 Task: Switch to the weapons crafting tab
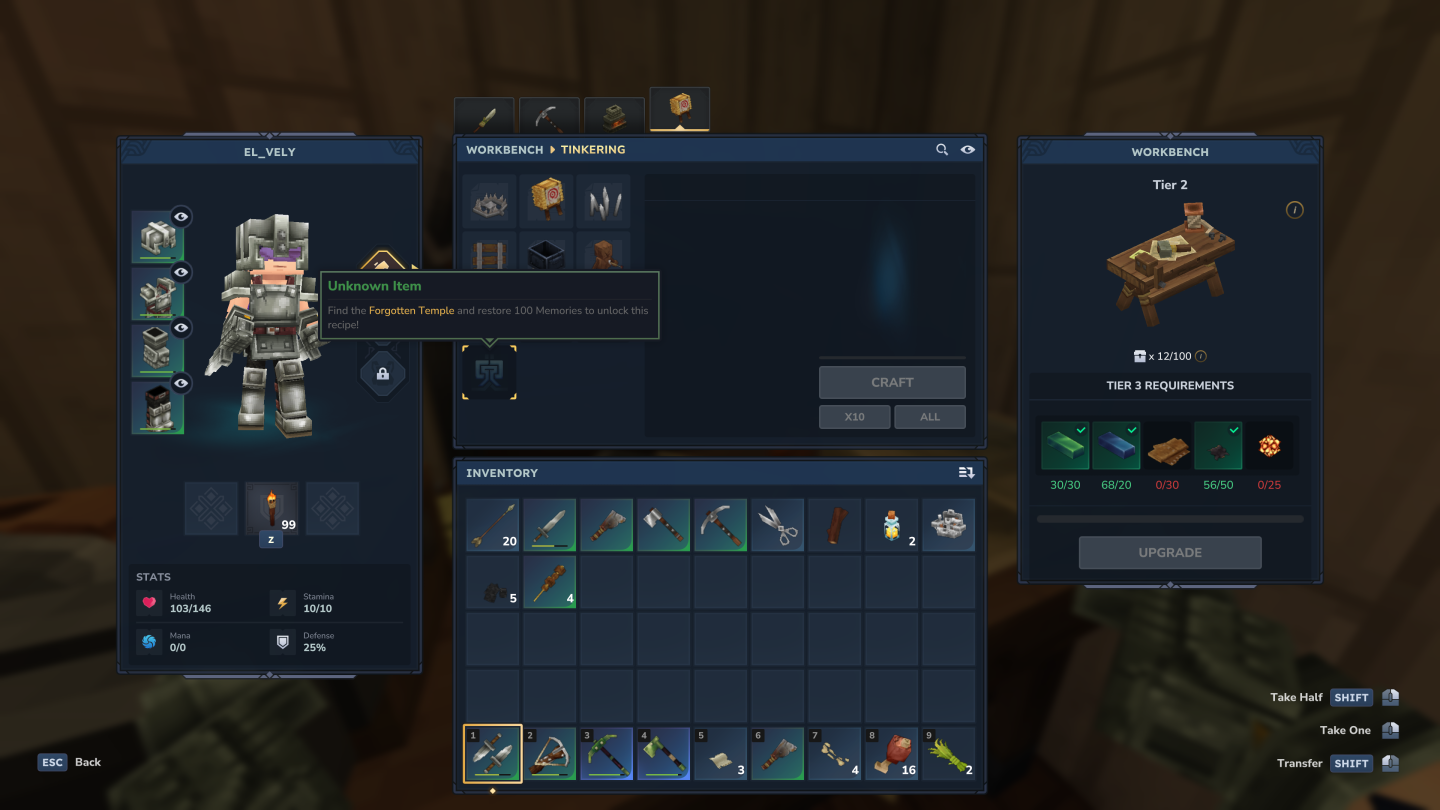click(484, 116)
